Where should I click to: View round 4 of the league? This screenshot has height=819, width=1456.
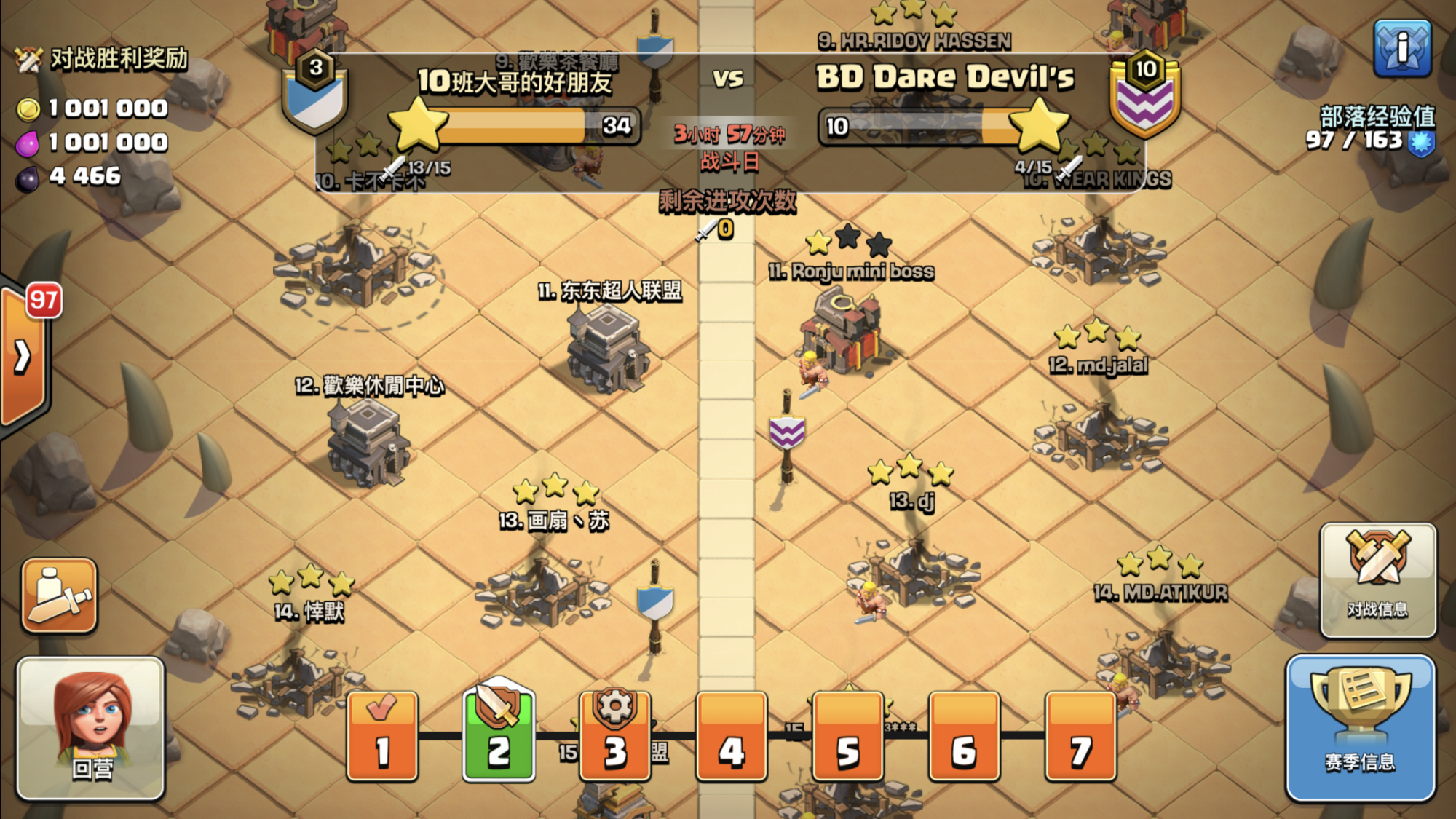coord(731,735)
